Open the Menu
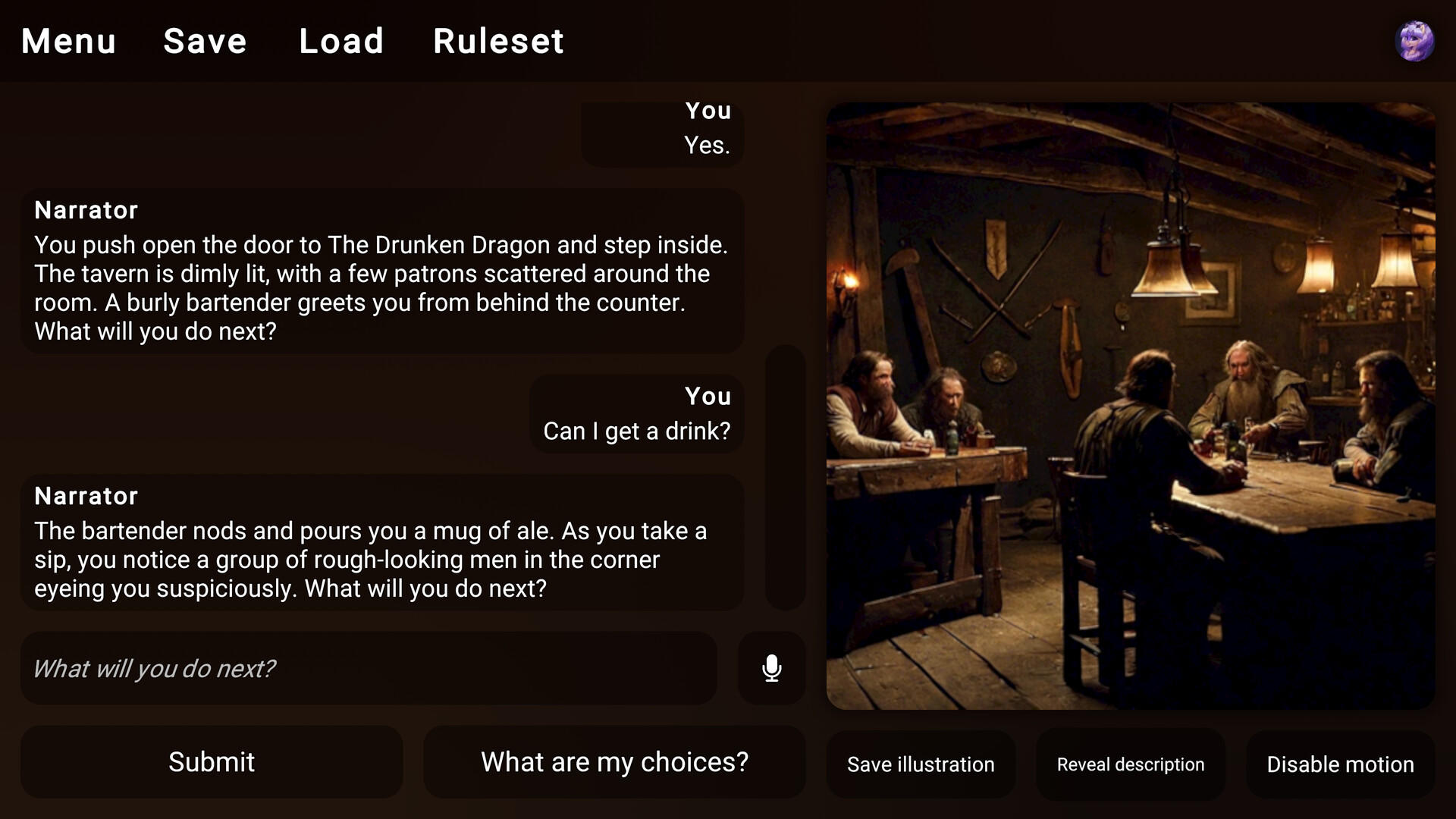This screenshot has width=1456, height=819. pyautogui.click(x=68, y=42)
